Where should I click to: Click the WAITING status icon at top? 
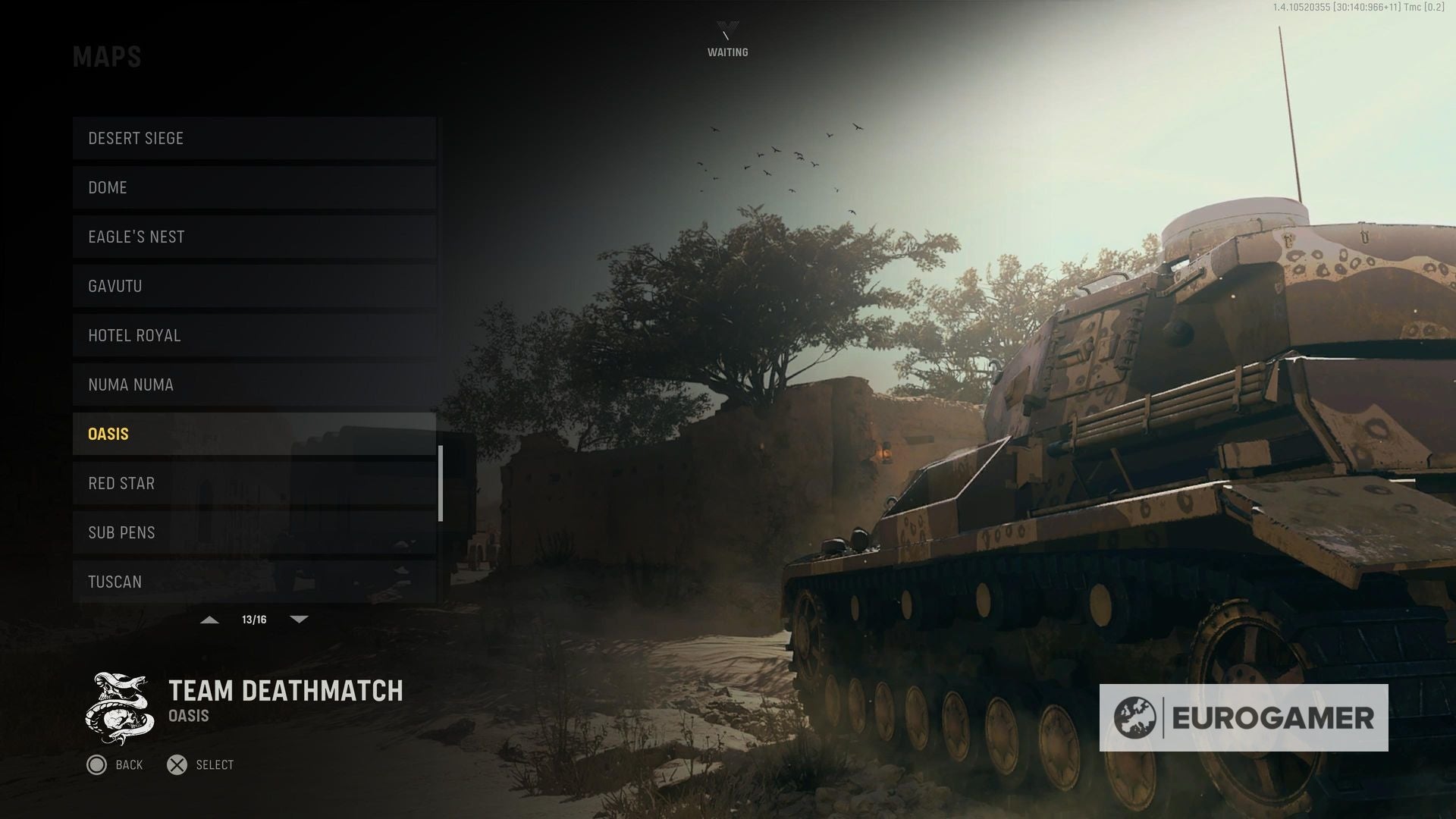coord(727,30)
